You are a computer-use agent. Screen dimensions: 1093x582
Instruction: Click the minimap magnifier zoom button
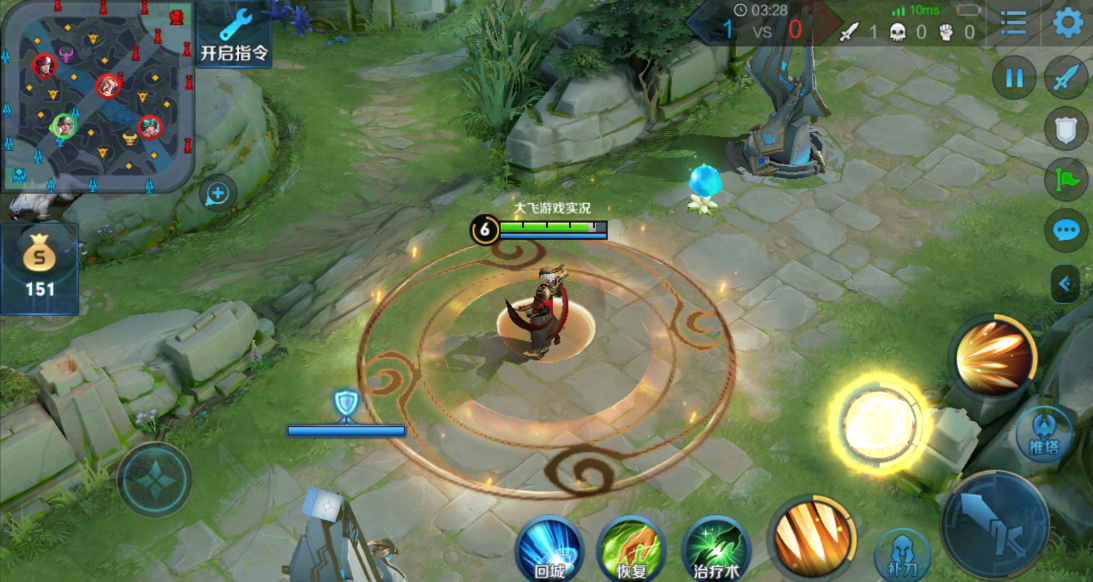217,193
